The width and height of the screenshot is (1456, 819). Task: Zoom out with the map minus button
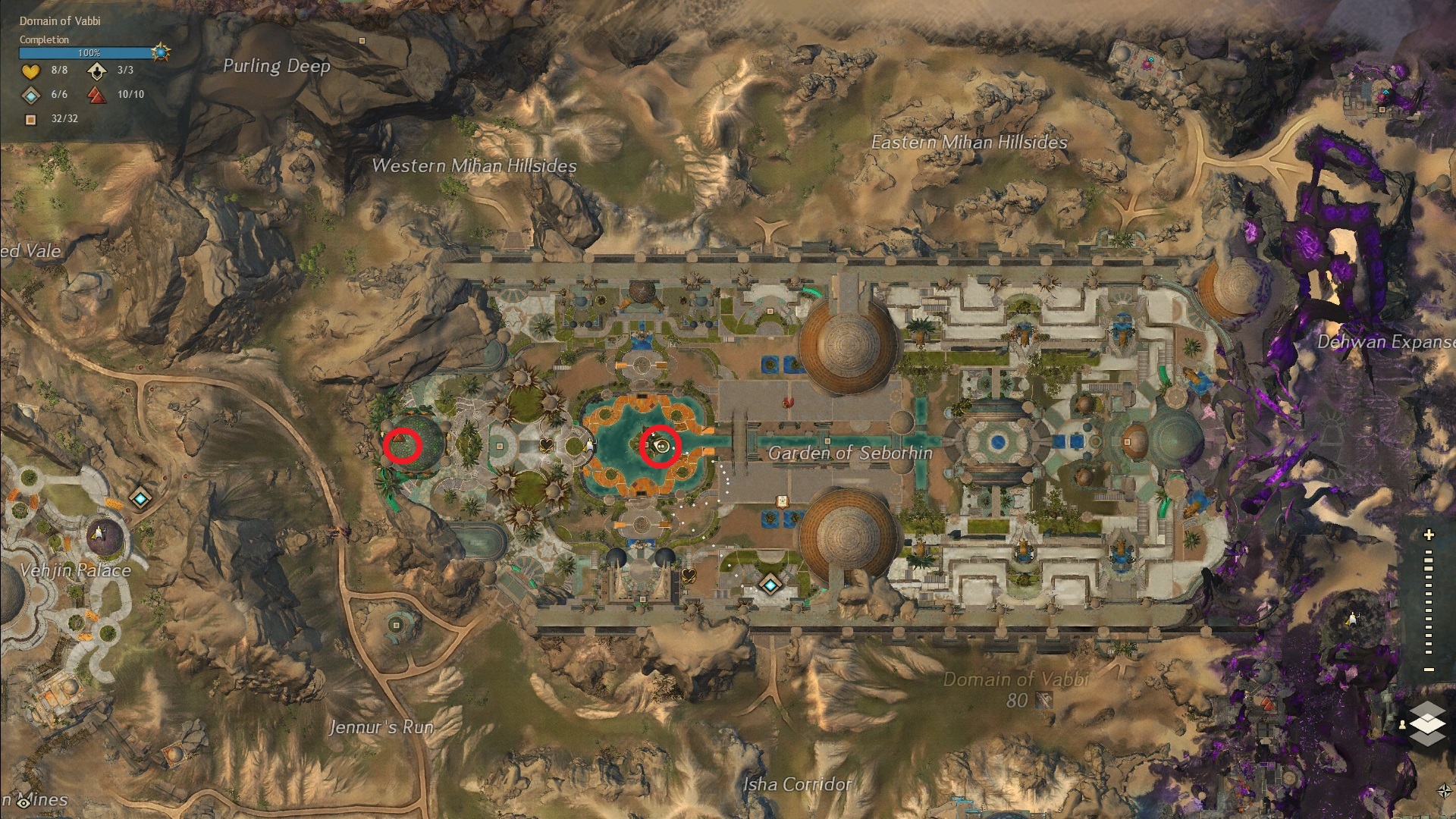click(x=1429, y=670)
